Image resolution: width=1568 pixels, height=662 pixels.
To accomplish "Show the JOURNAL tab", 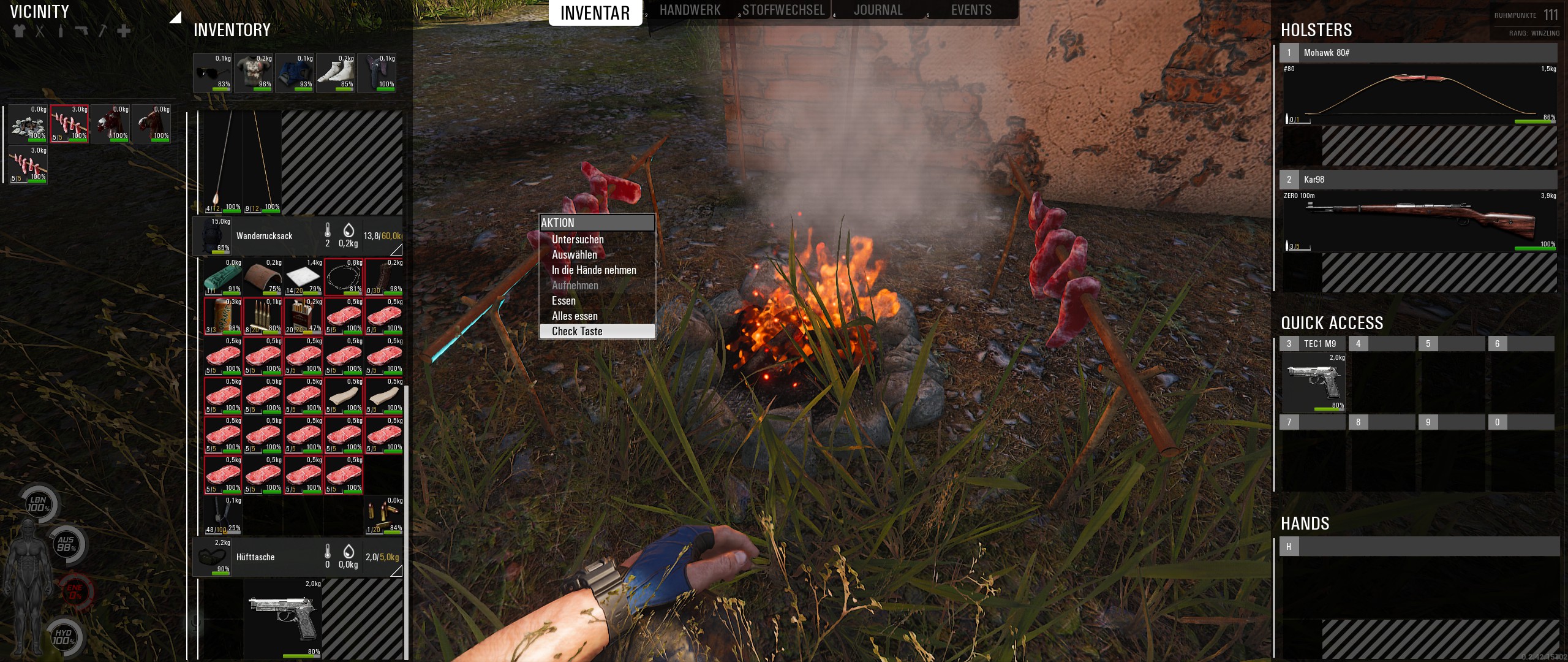I will (878, 10).
